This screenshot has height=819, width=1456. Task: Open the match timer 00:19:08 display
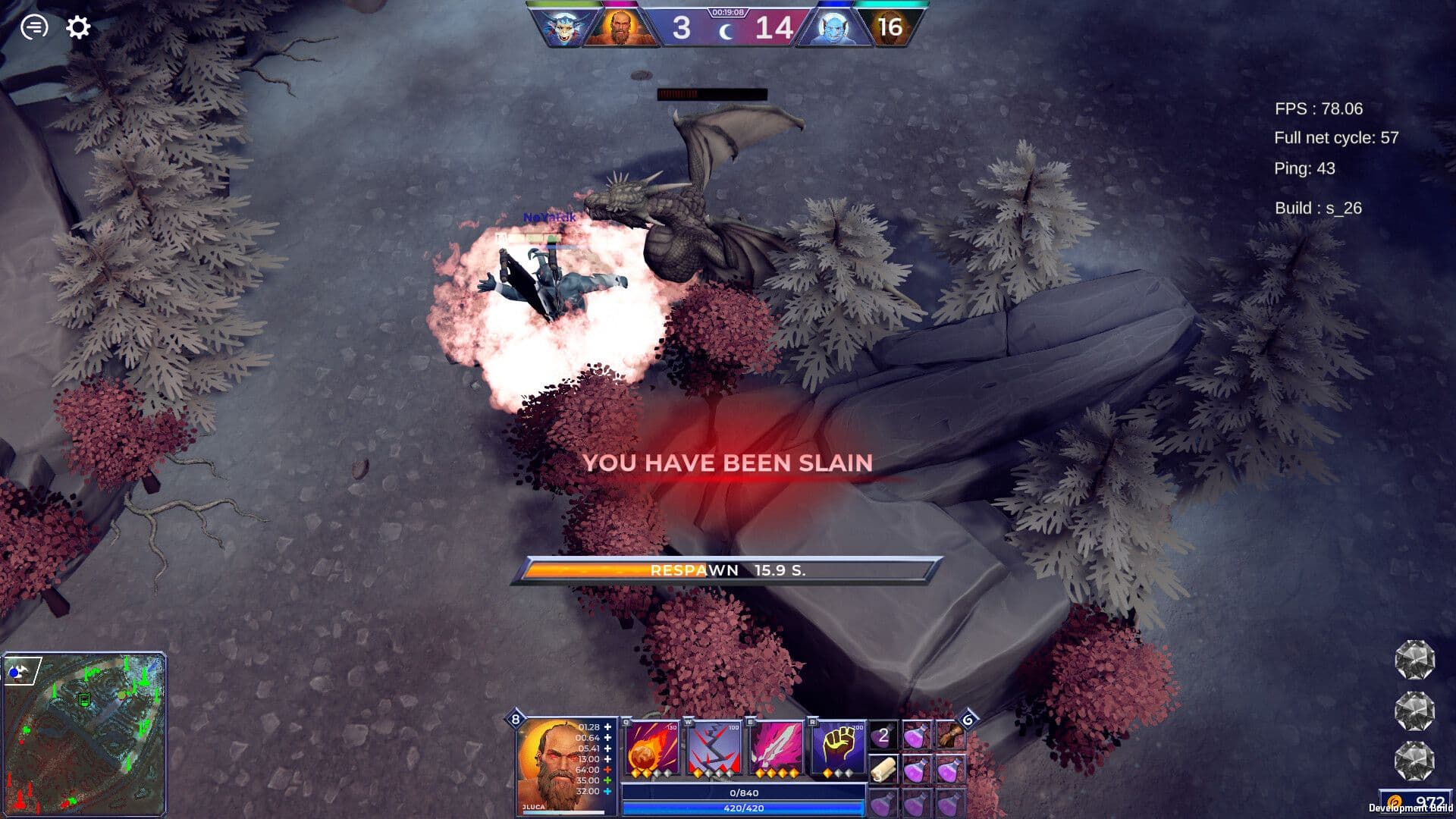pos(727,12)
